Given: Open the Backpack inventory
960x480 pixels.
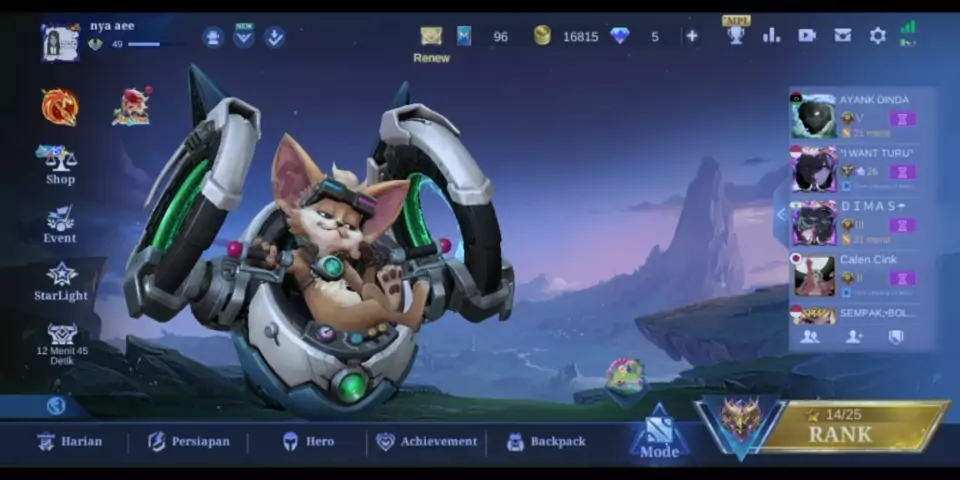Looking at the screenshot, I should tap(546, 441).
